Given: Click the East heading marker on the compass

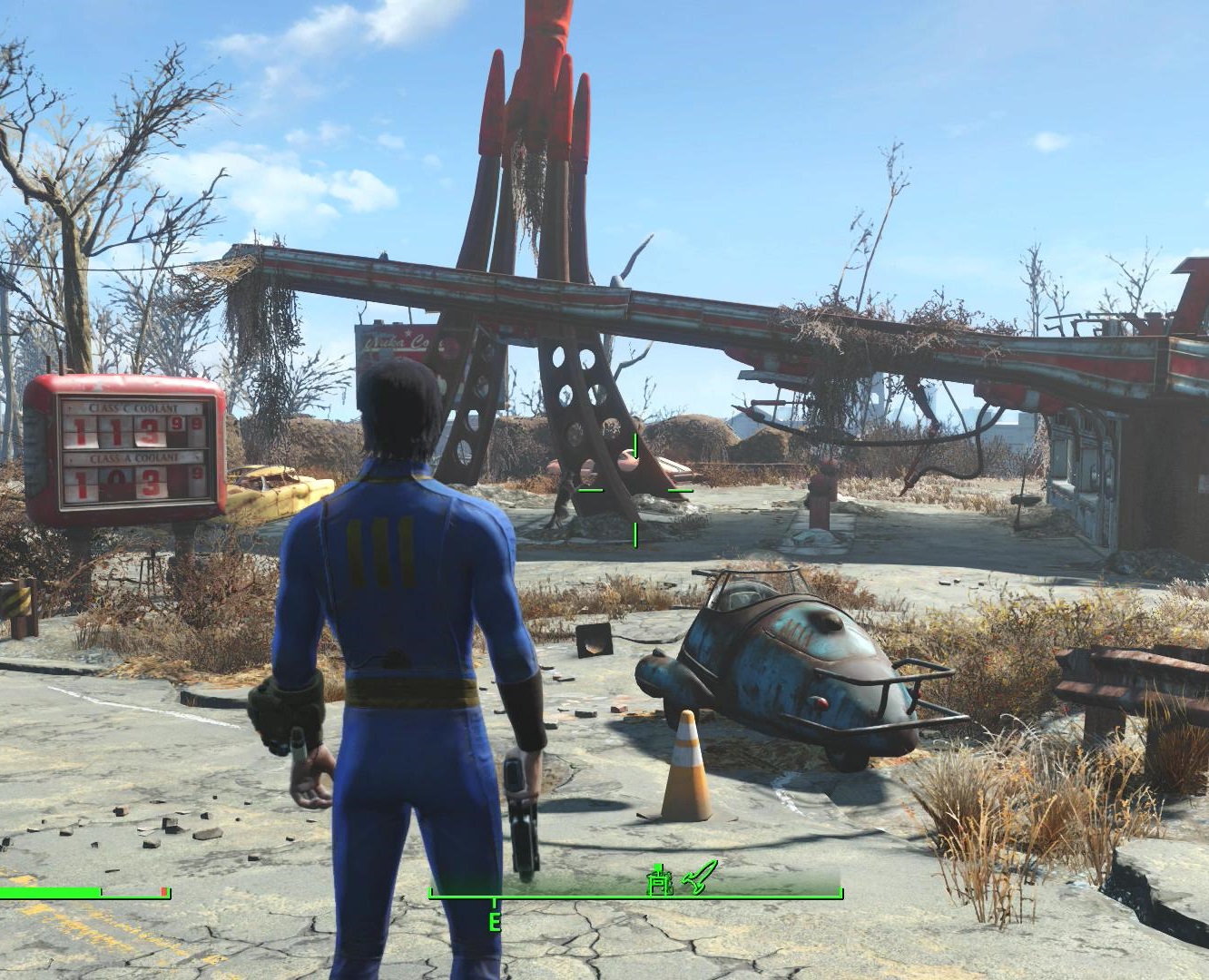Looking at the screenshot, I should tap(495, 922).
